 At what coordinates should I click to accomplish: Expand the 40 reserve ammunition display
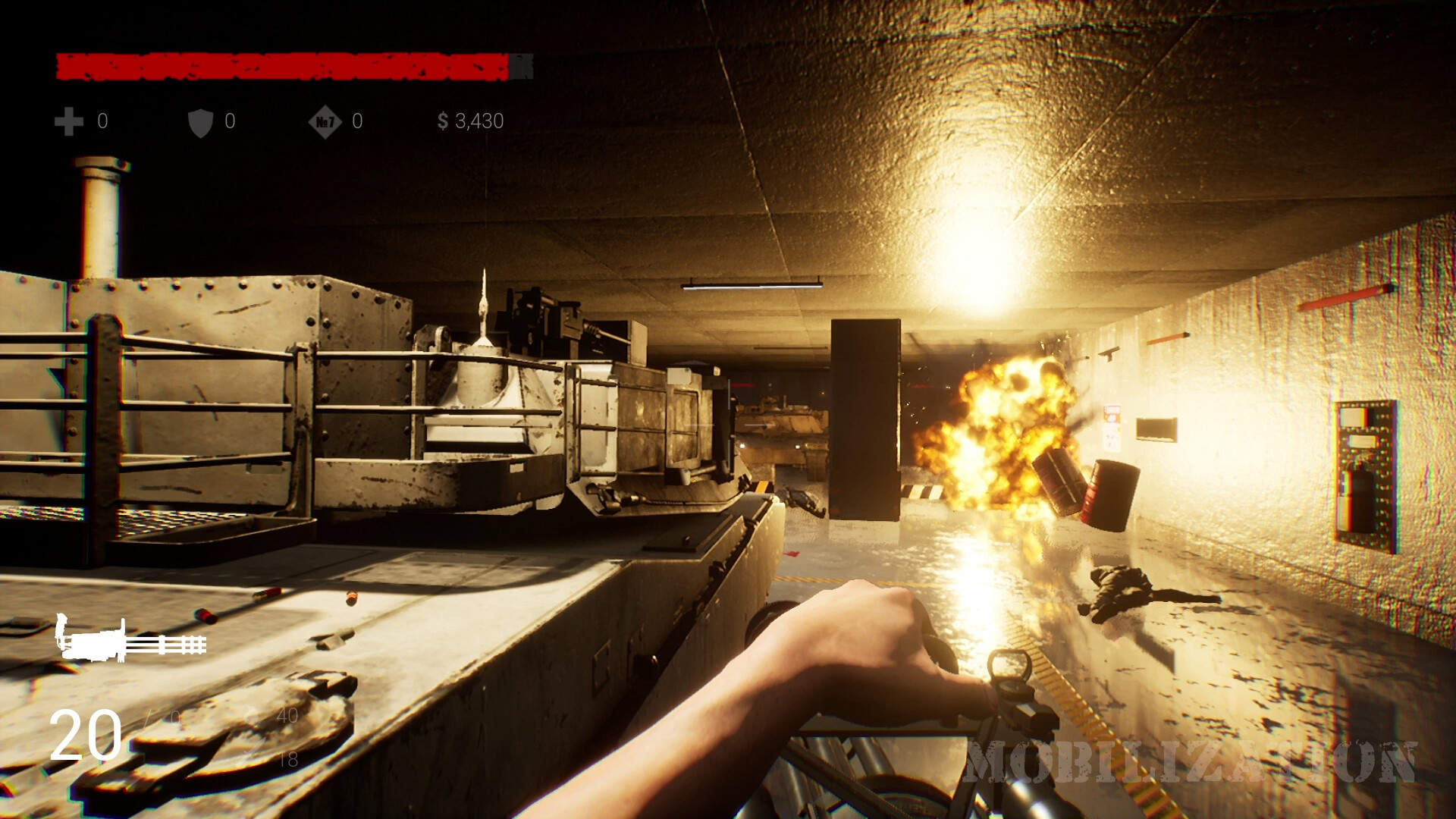tap(287, 716)
